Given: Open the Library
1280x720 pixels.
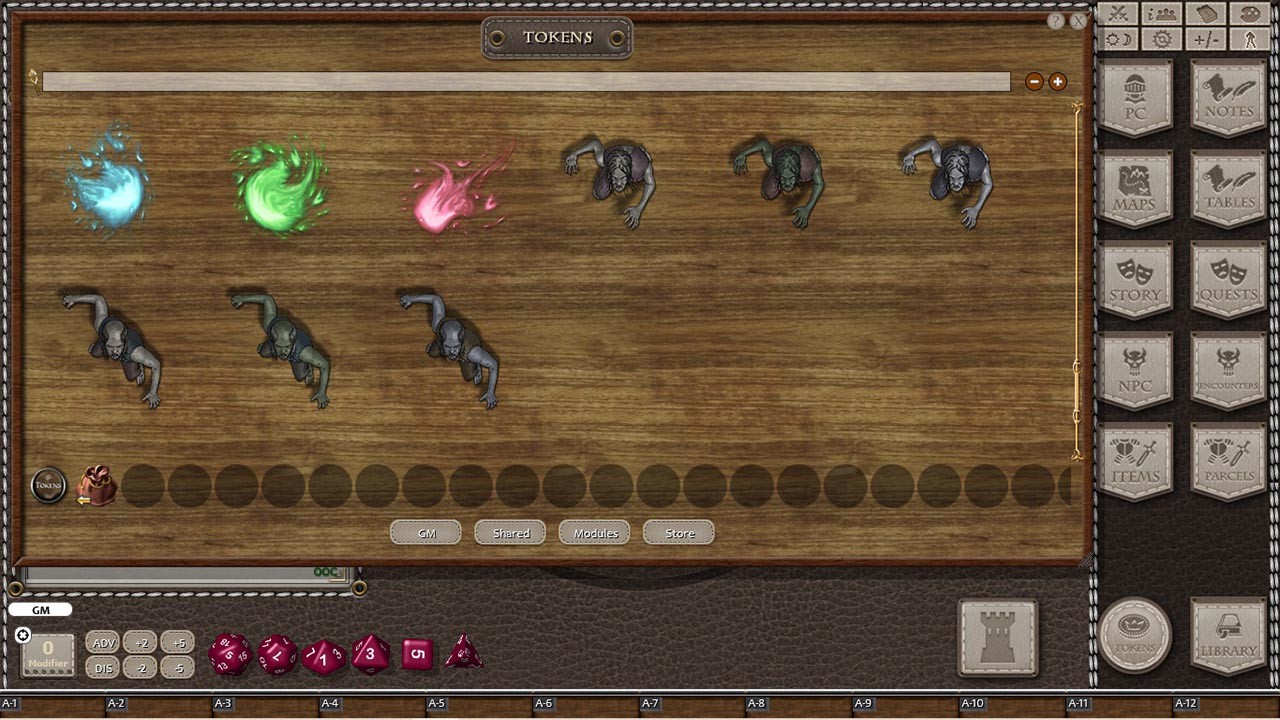Looking at the screenshot, I should click(1228, 637).
